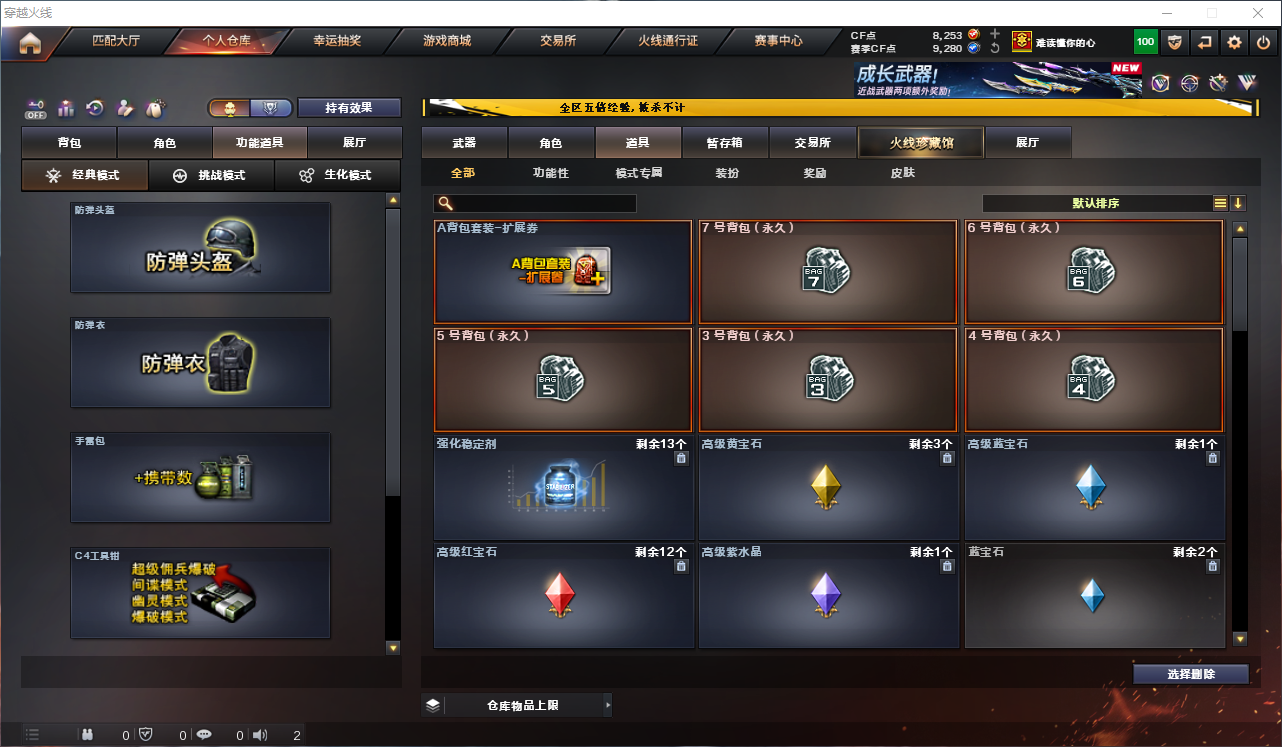1282x747 pixels.
Task: Open the Home icon in the top-left corner
Action: [x=30, y=44]
